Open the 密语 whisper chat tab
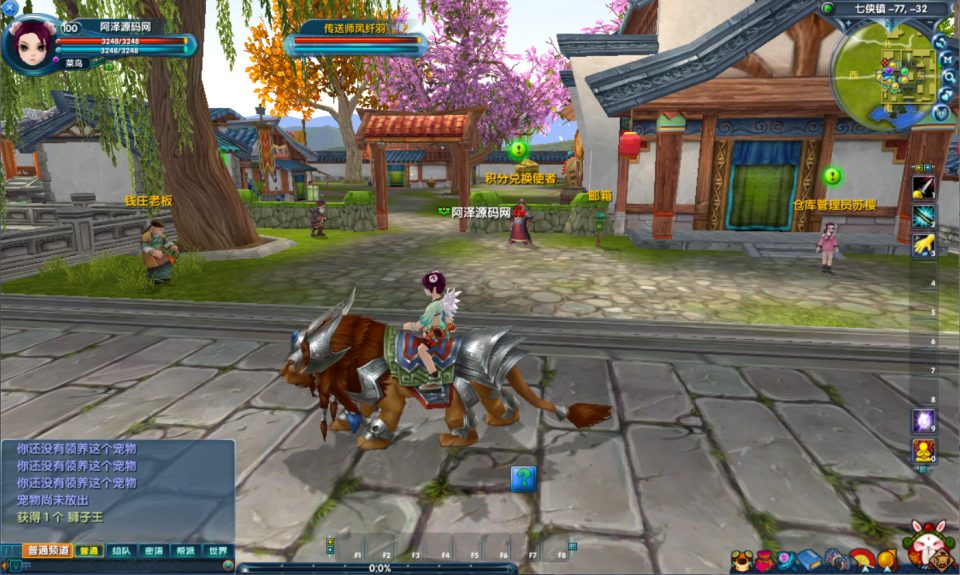The image size is (960, 575). coord(153,550)
